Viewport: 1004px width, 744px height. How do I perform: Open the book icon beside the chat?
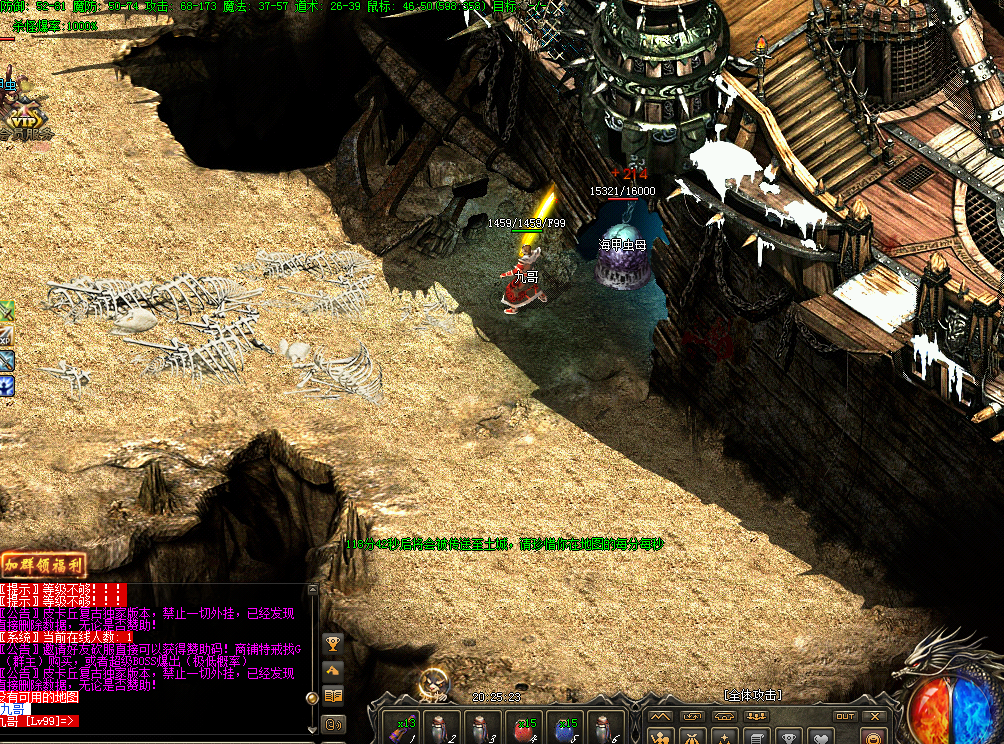click(x=334, y=695)
